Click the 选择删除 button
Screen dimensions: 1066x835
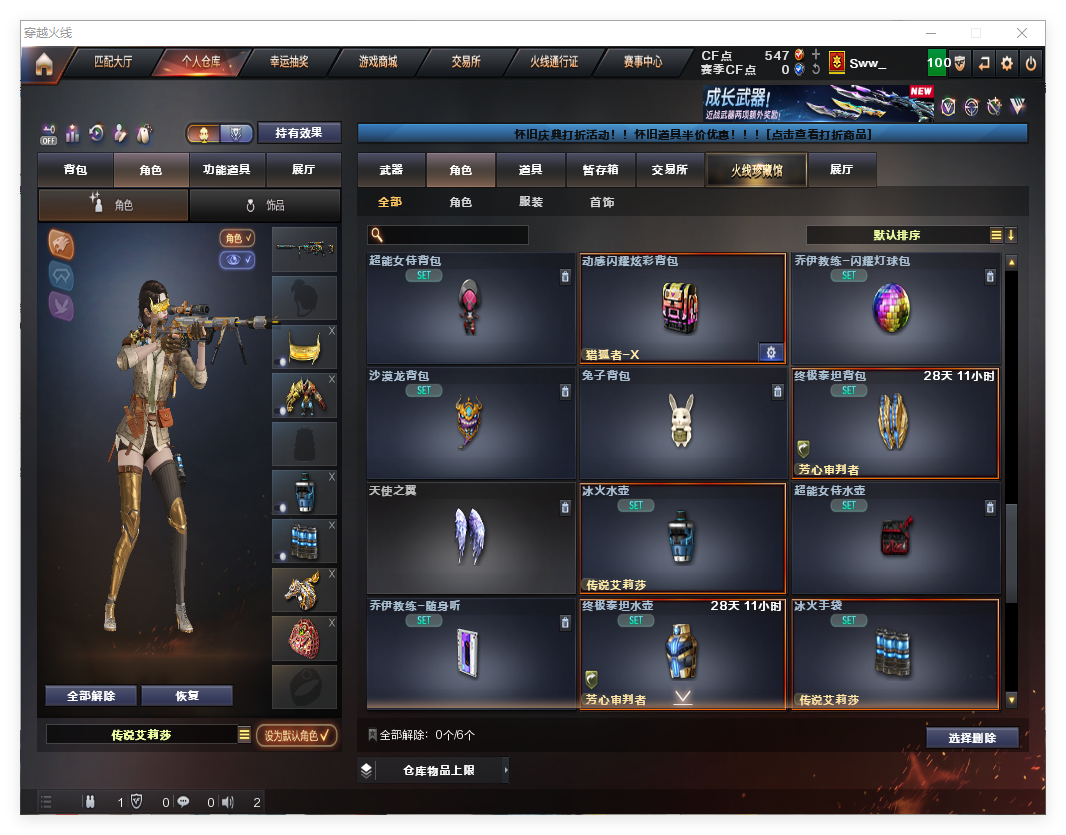[x=972, y=738]
